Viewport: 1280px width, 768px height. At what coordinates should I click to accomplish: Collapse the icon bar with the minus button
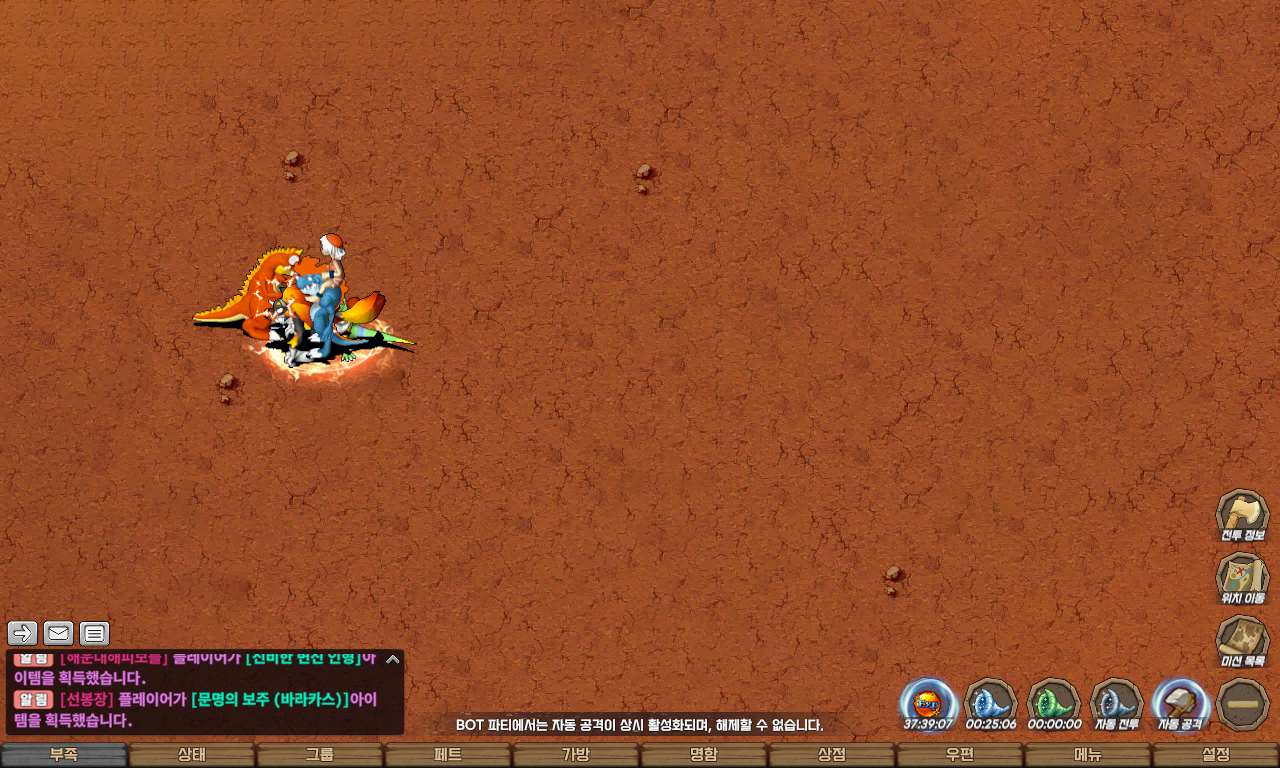click(x=1242, y=704)
